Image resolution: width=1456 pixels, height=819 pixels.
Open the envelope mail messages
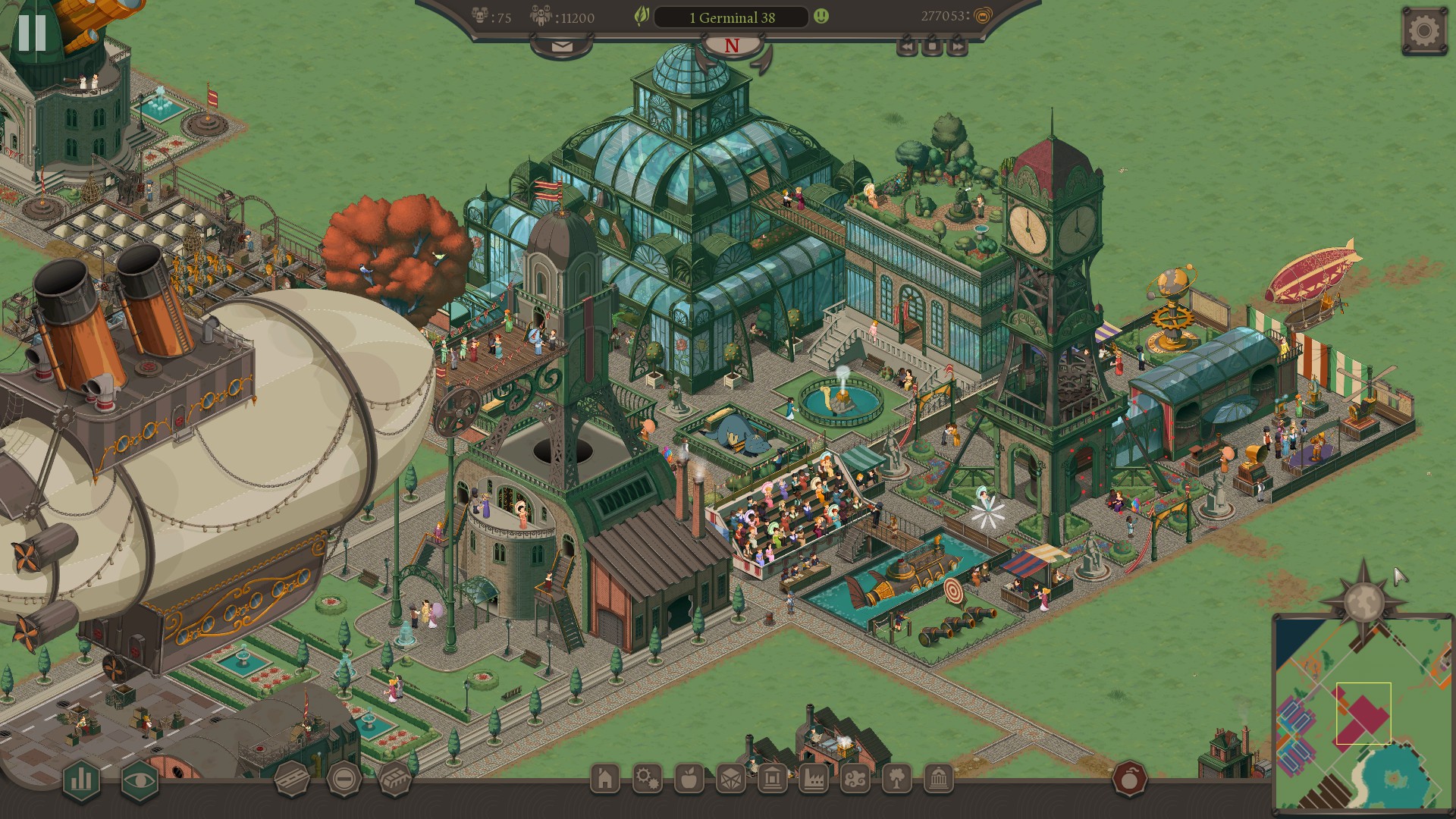coord(562,46)
